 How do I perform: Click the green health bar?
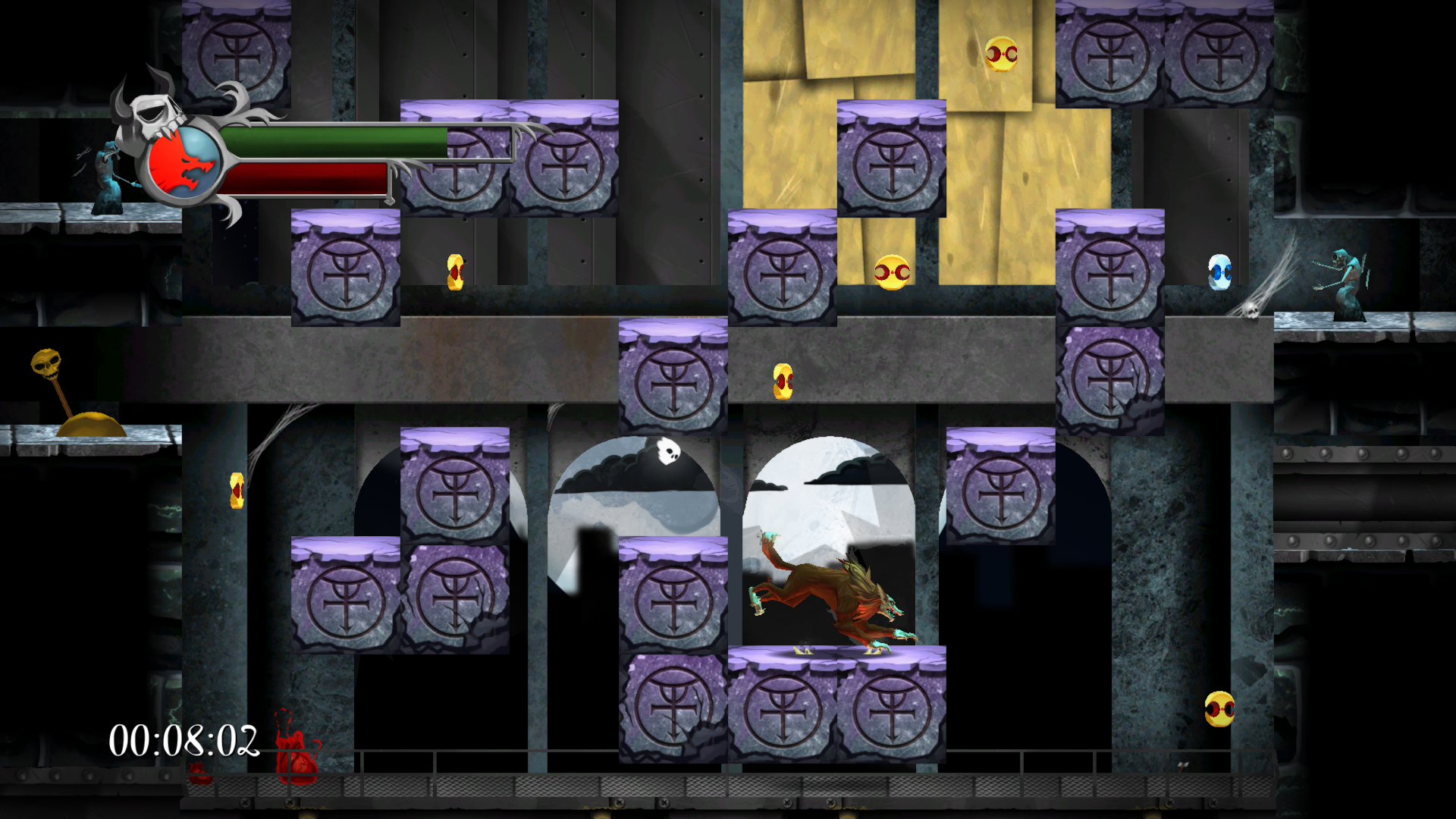(334, 144)
